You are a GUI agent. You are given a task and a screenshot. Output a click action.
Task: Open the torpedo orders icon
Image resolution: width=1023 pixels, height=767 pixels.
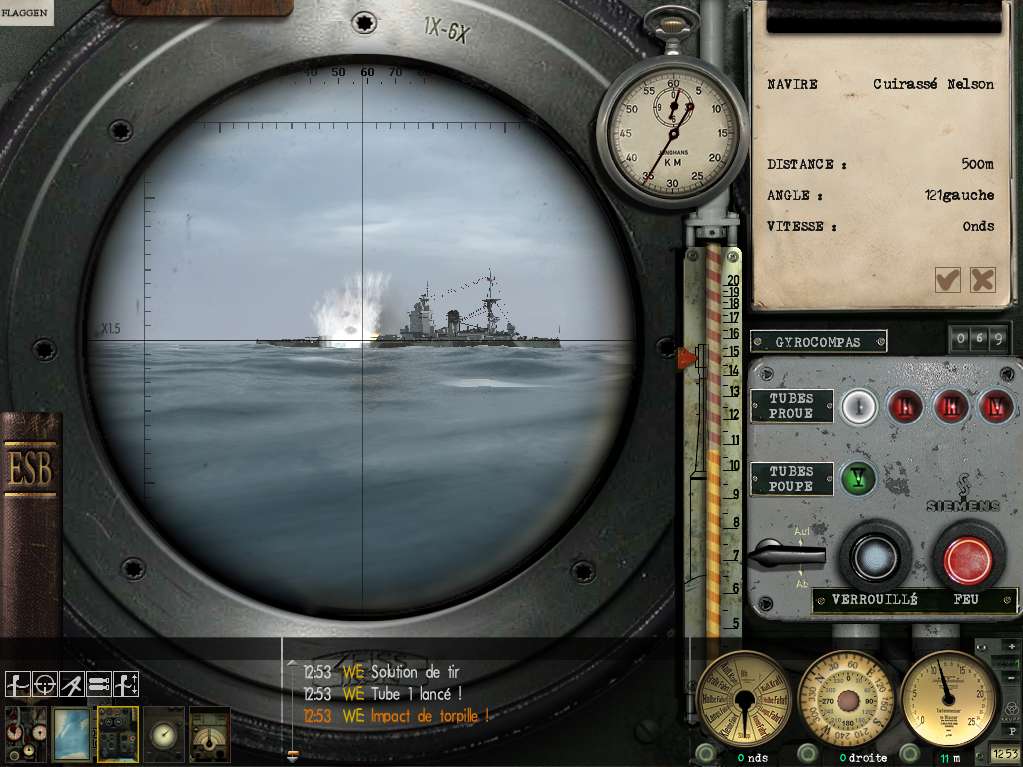(x=98, y=684)
